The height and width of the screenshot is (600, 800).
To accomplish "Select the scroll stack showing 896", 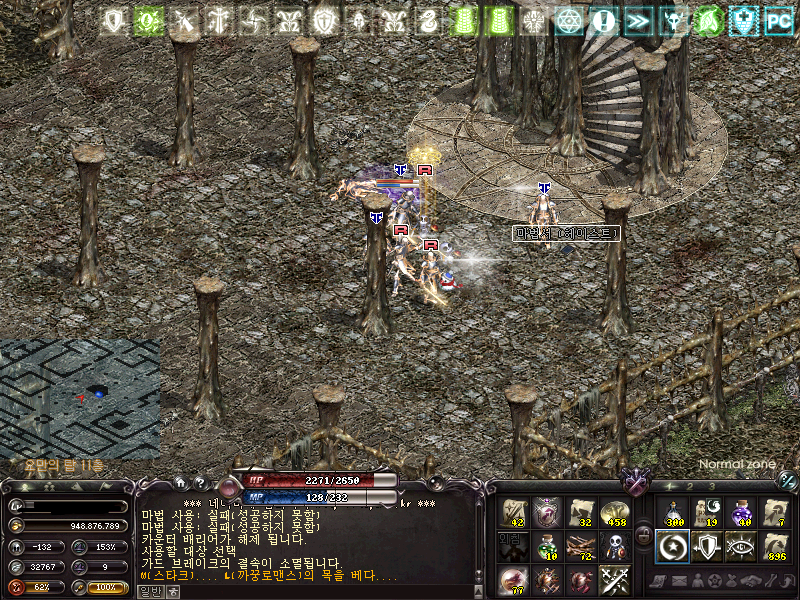I will tap(774, 546).
